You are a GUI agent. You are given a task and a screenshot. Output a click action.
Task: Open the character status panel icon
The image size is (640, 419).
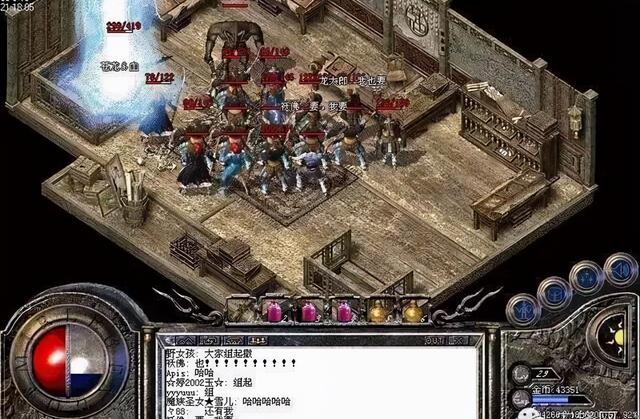(522, 310)
